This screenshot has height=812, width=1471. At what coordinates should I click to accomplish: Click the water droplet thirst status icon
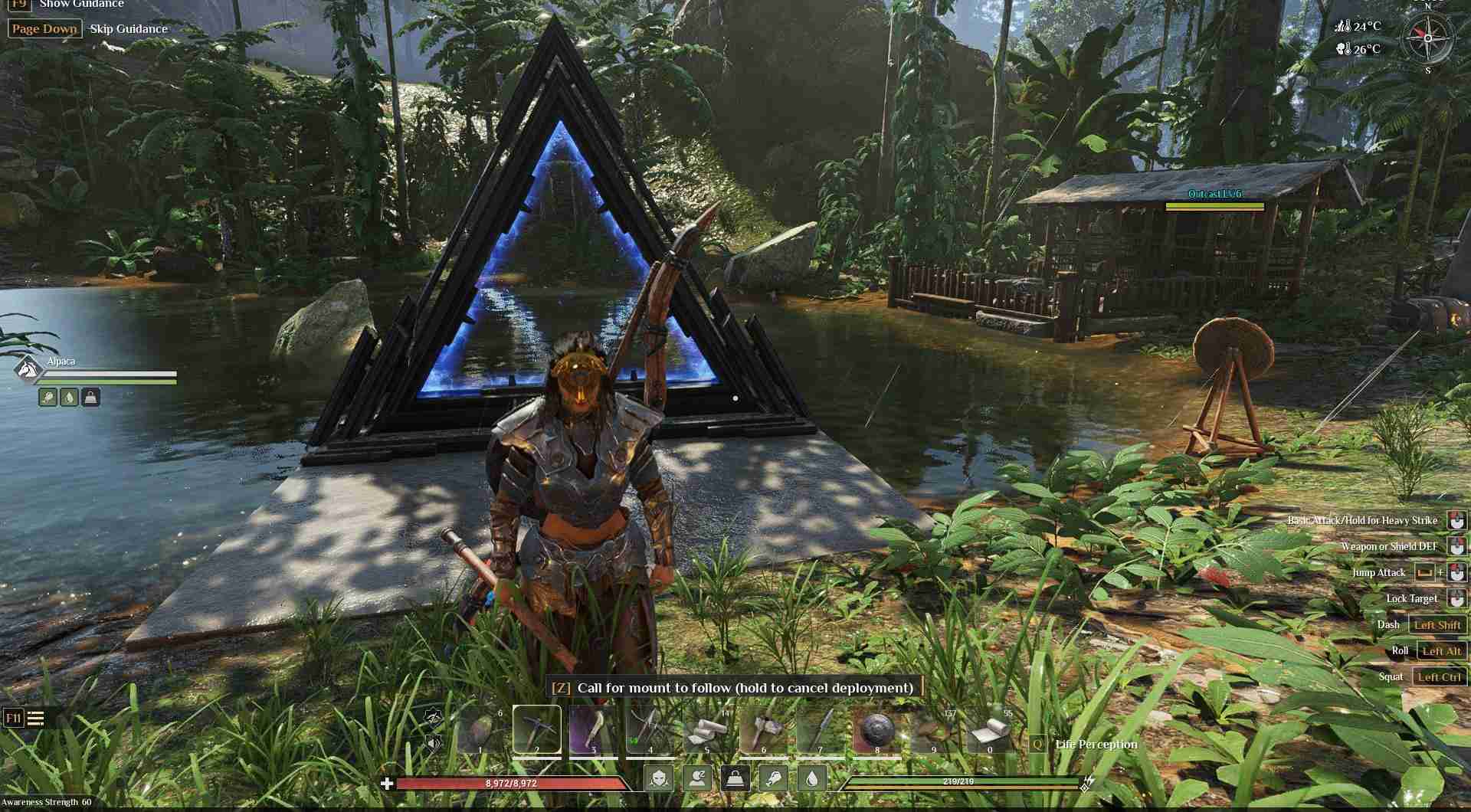coord(811,778)
